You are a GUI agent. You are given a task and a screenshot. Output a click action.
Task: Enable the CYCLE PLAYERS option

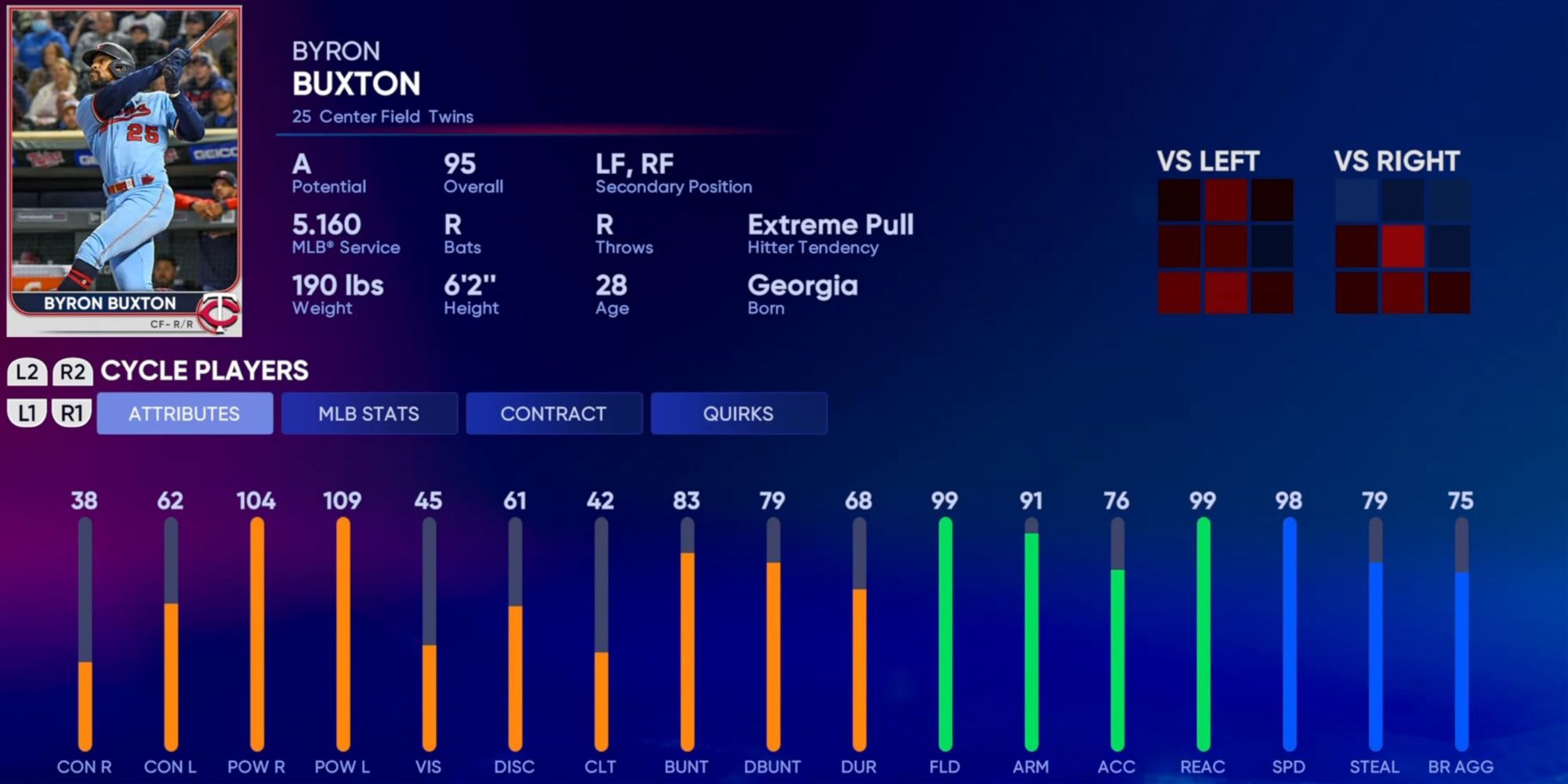202,370
